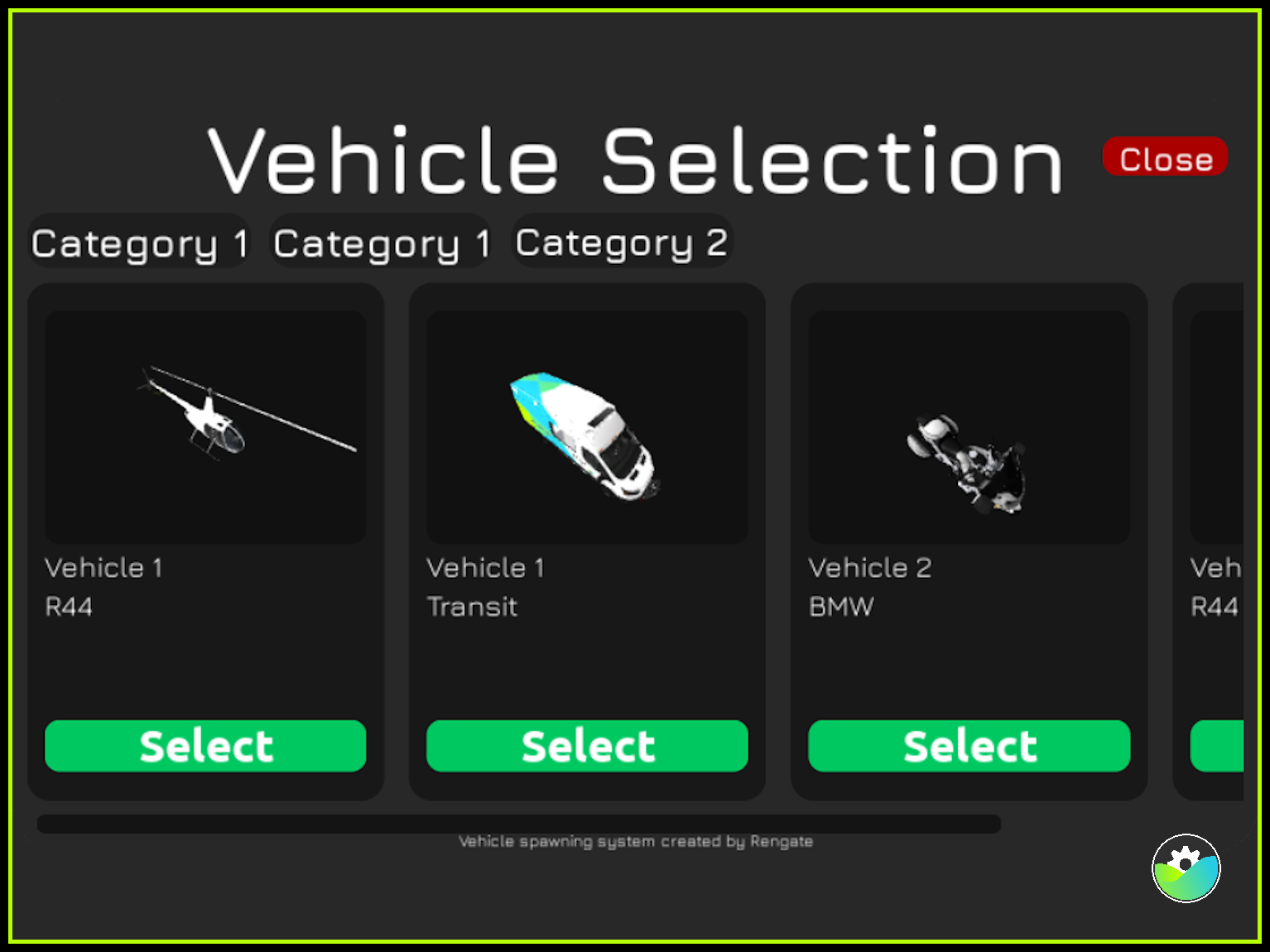
Task: Open the second Category 1 tab
Action: point(380,242)
